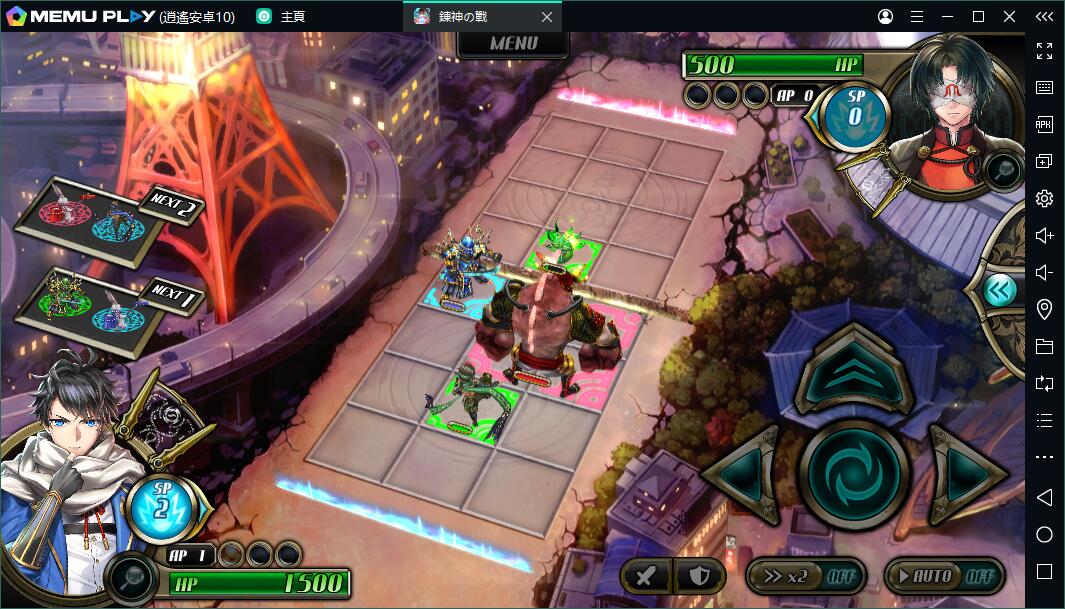Open the MENU at the top
Viewport: 1065px width, 609px height.
[513, 44]
